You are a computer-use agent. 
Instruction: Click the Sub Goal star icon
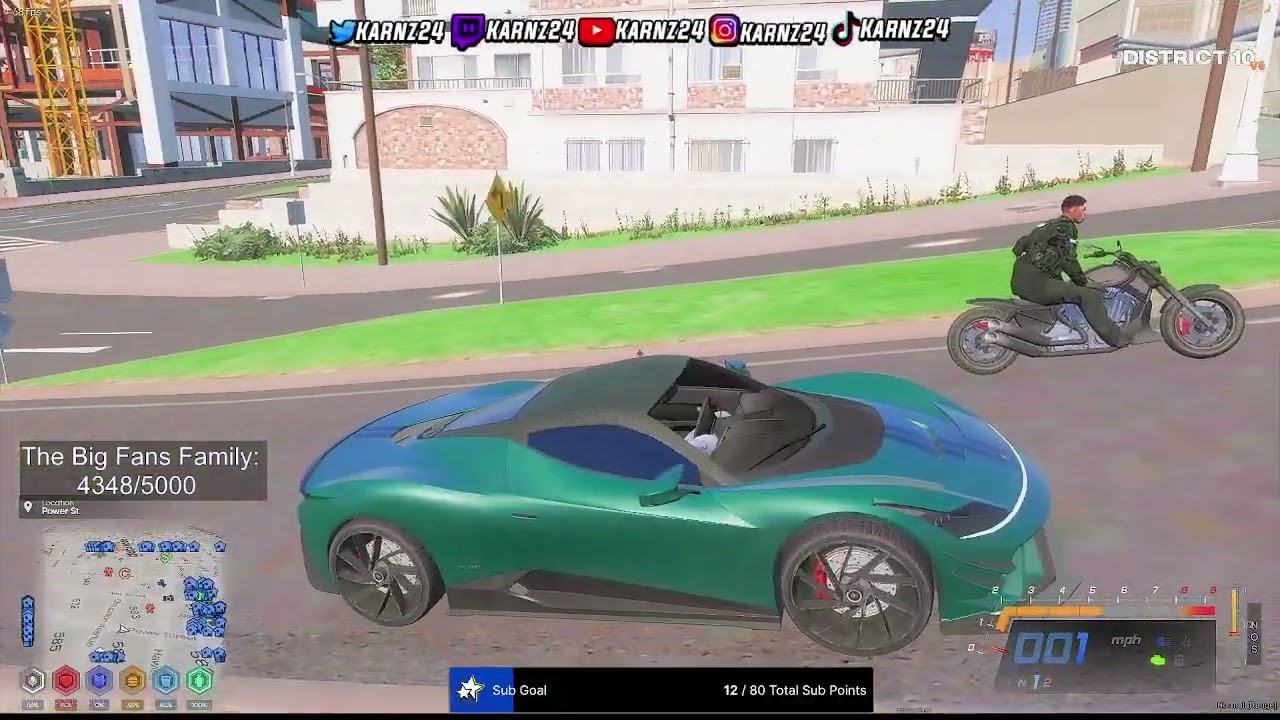[470, 690]
